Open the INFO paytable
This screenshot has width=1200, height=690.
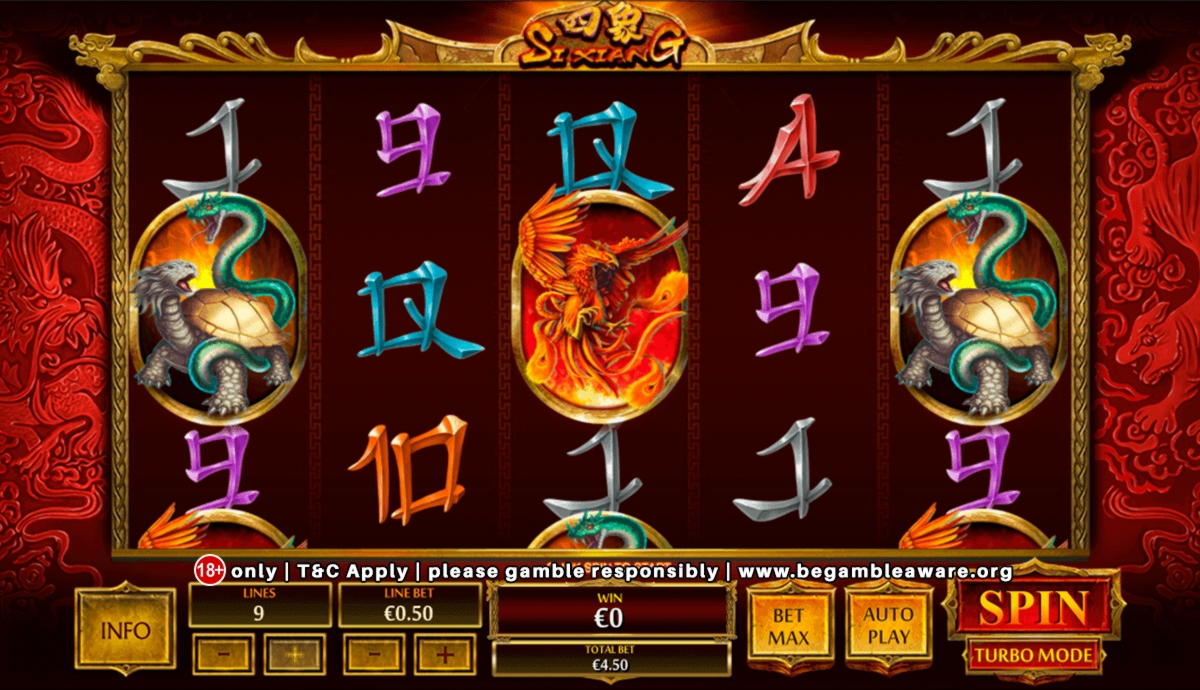click(125, 631)
